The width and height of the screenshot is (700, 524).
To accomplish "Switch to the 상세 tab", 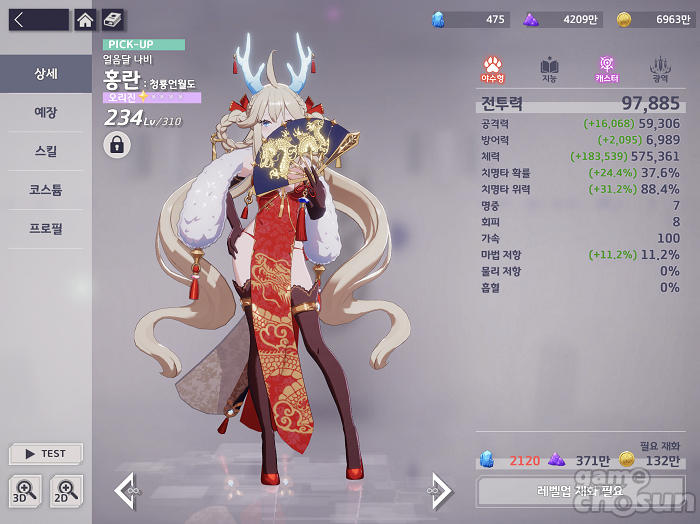I will pos(46,74).
